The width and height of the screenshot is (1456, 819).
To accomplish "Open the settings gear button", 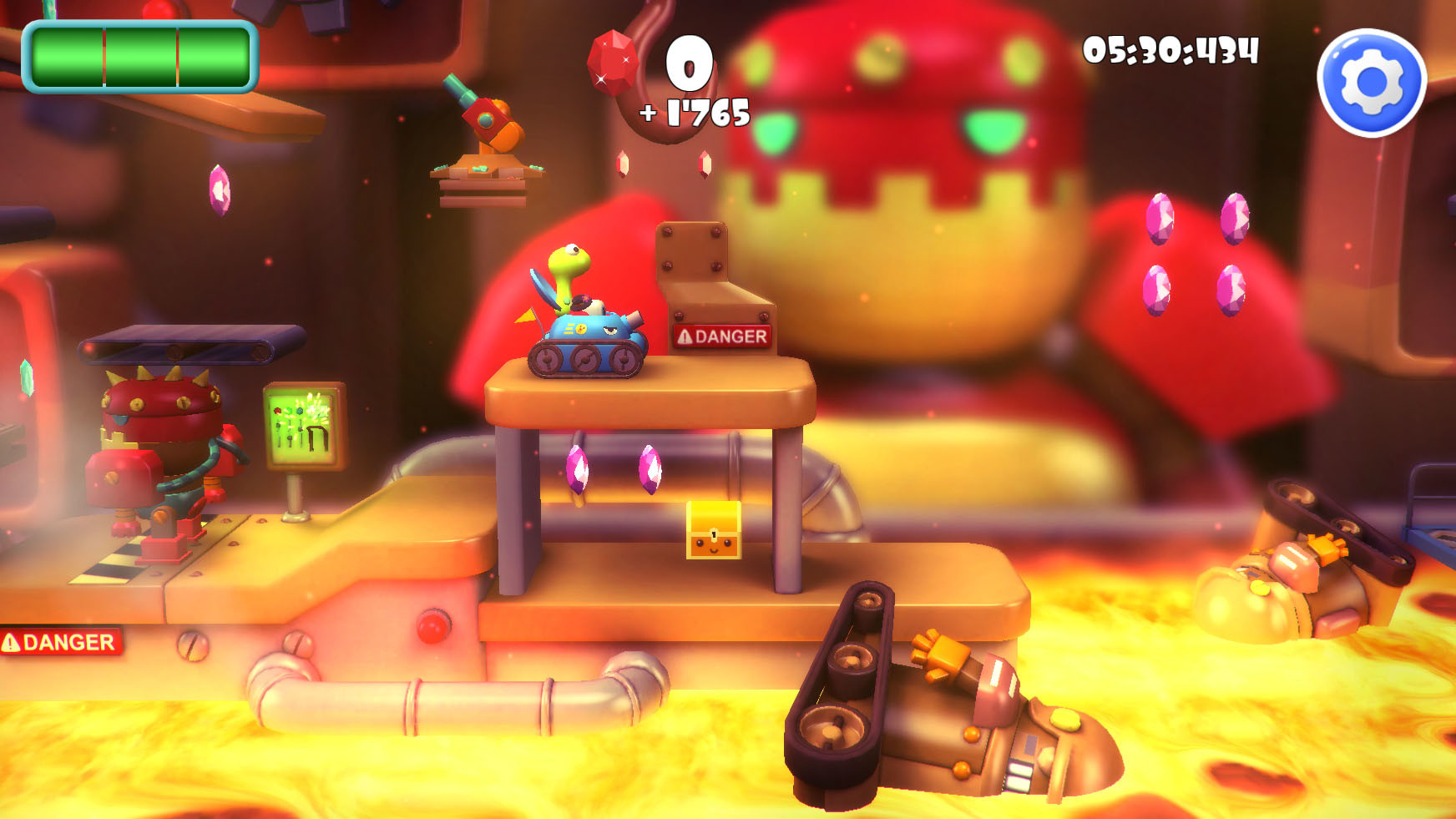I will pos(1372,83).
